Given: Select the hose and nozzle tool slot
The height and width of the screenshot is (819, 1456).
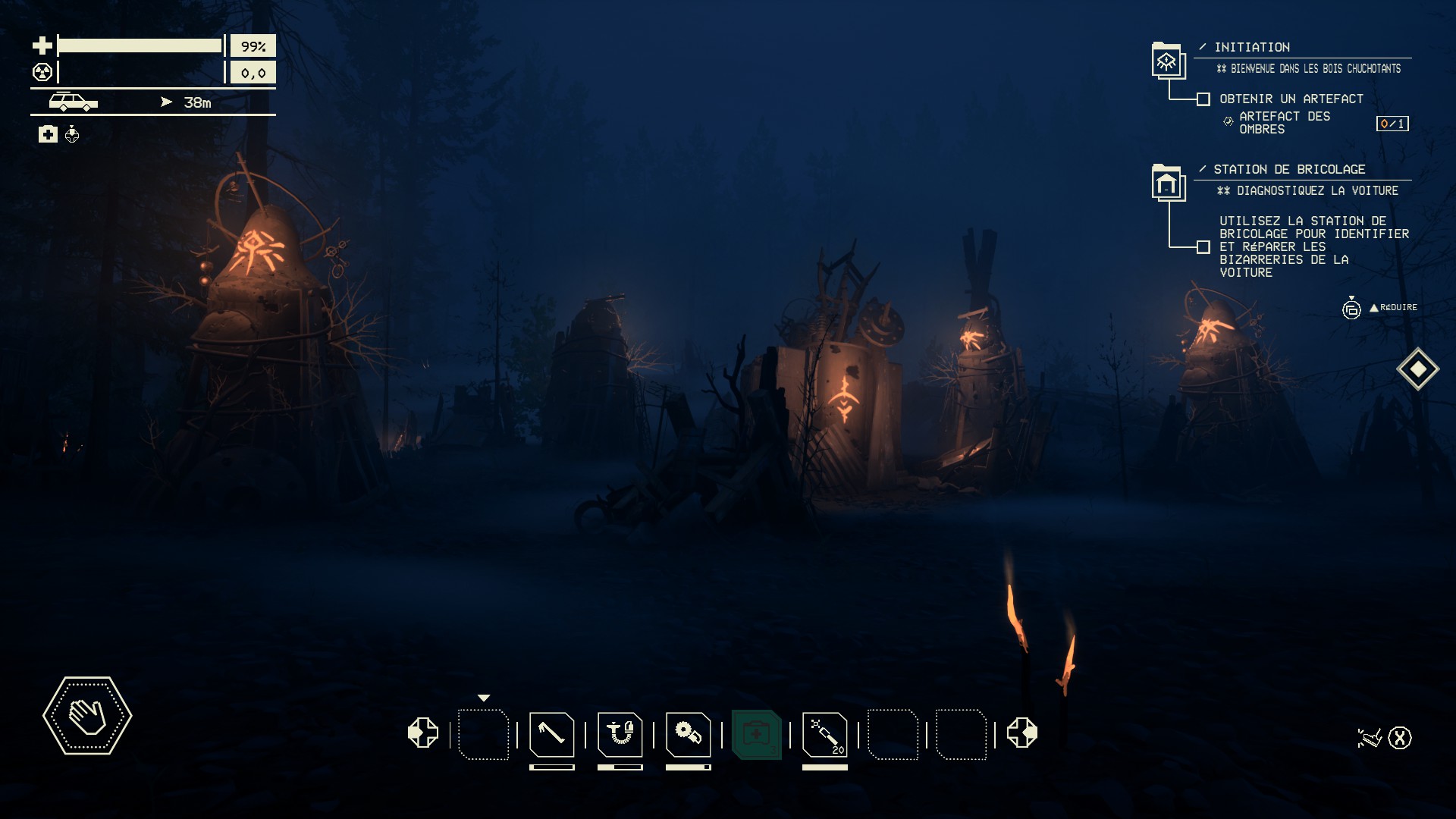Looking at the screenshot, I should [620, 734].
